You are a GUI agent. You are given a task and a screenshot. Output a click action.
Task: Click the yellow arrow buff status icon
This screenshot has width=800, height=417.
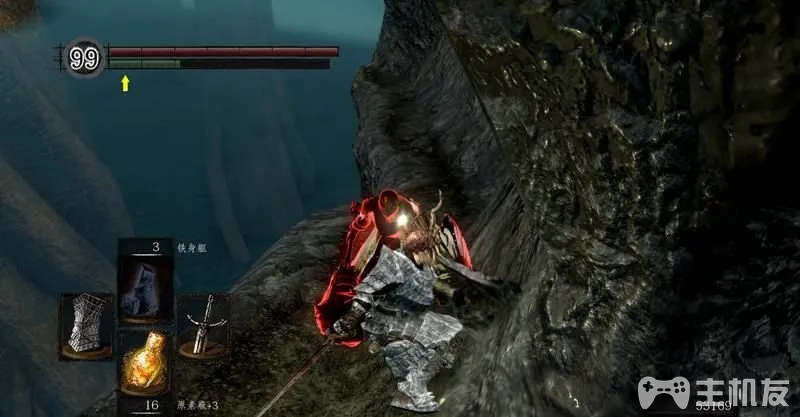[x=125, y=83]
